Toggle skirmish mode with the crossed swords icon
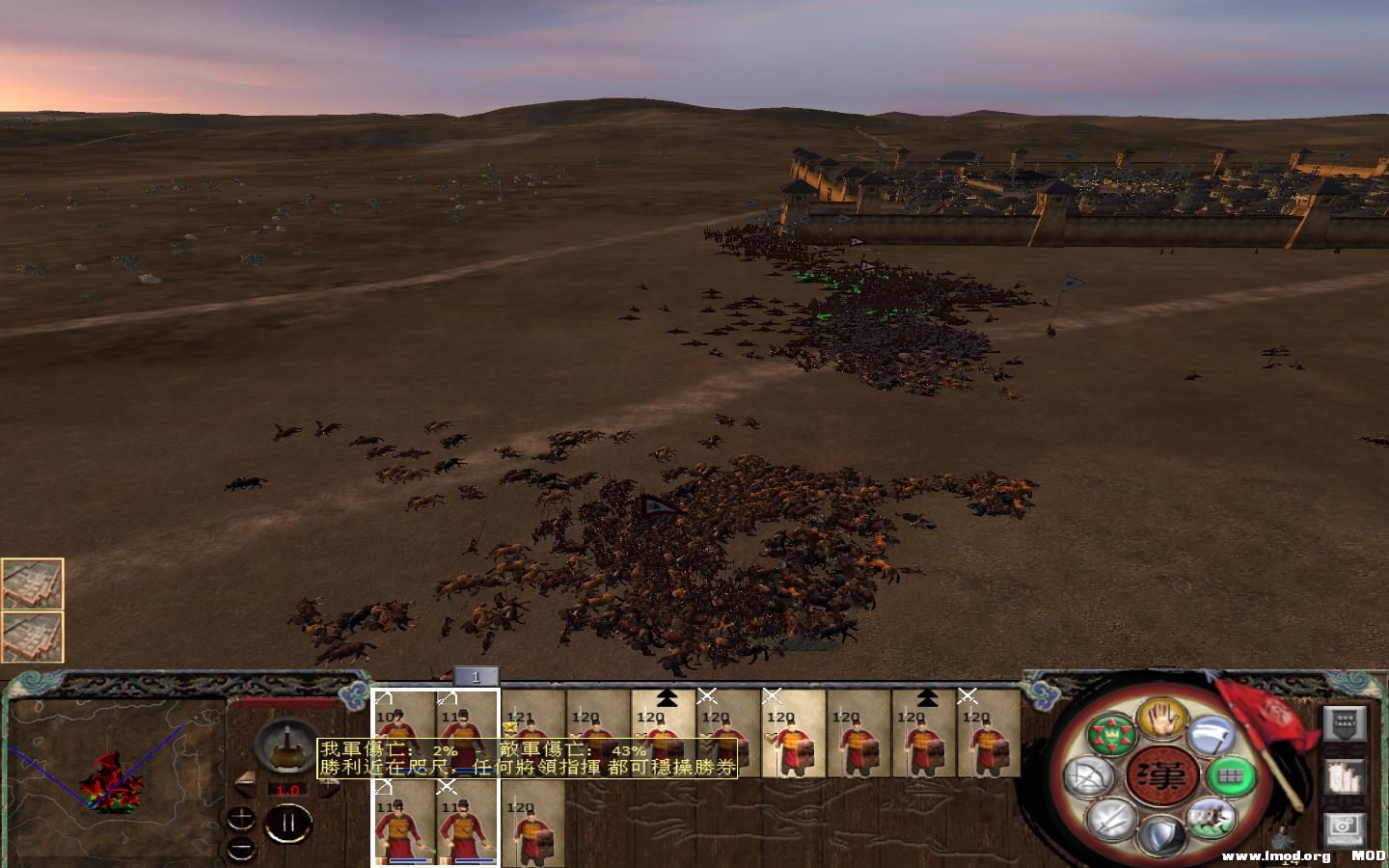The width and height of the screenshot is (1389, 868). click(1110, 821)
